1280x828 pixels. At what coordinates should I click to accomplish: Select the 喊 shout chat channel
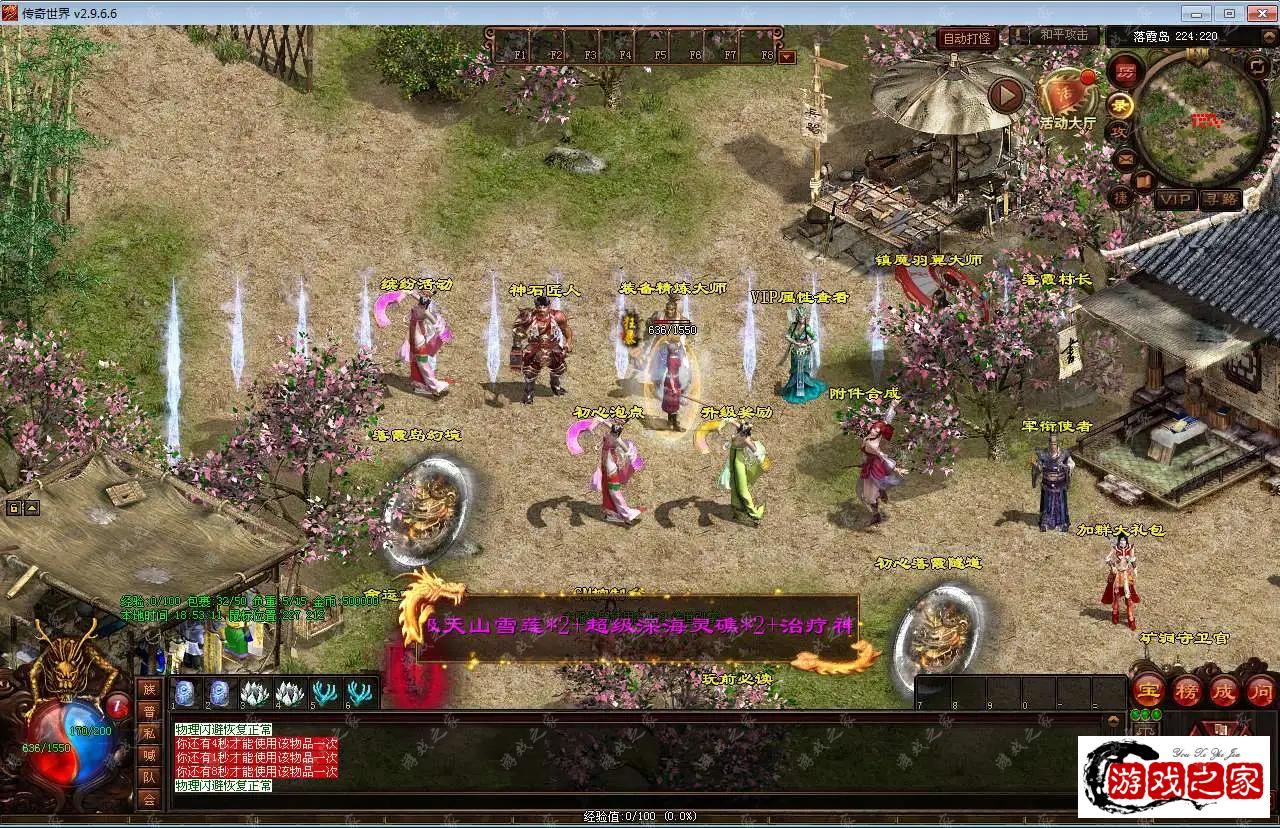[149, 755]
